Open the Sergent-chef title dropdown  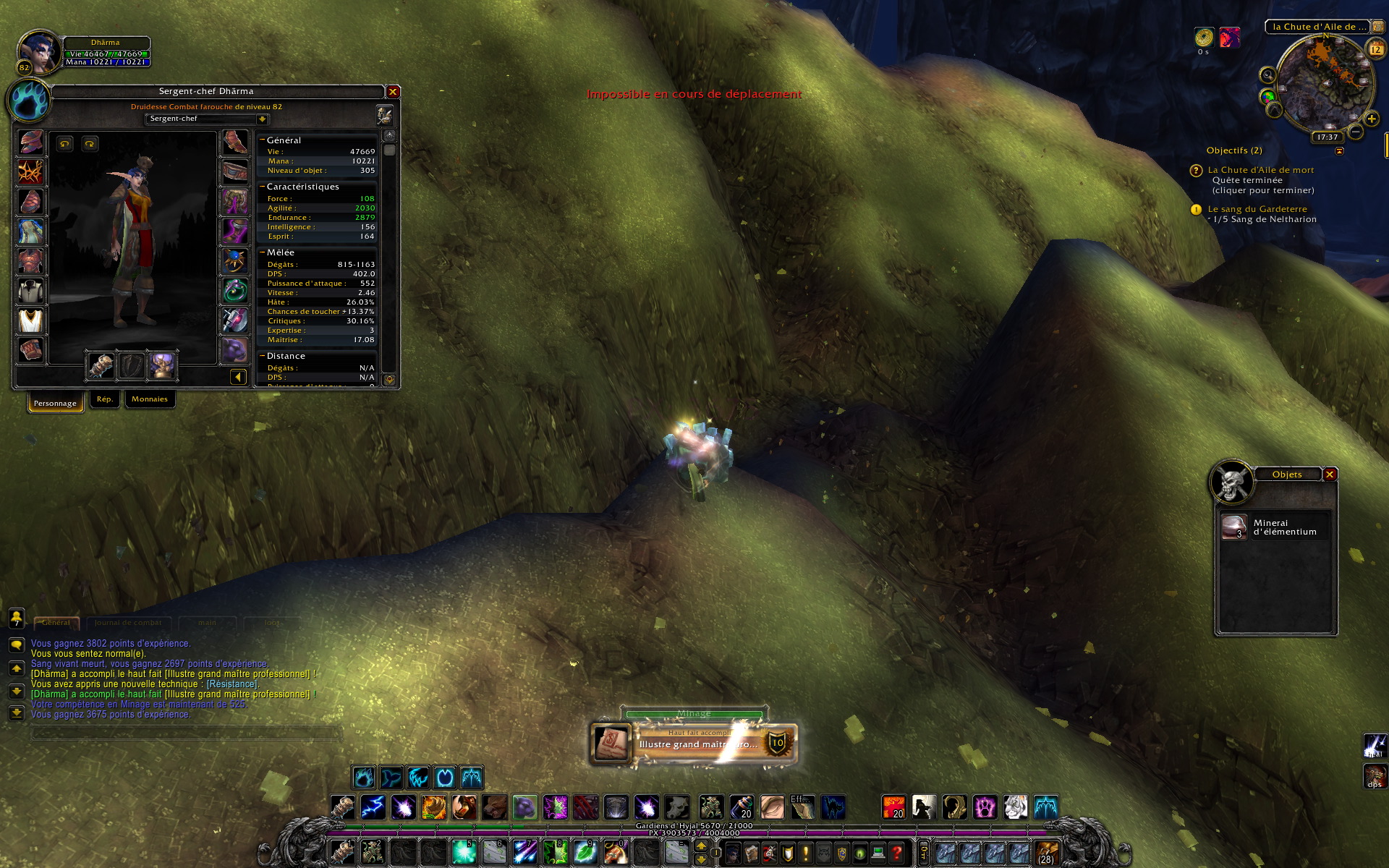[x=262, y=119]
